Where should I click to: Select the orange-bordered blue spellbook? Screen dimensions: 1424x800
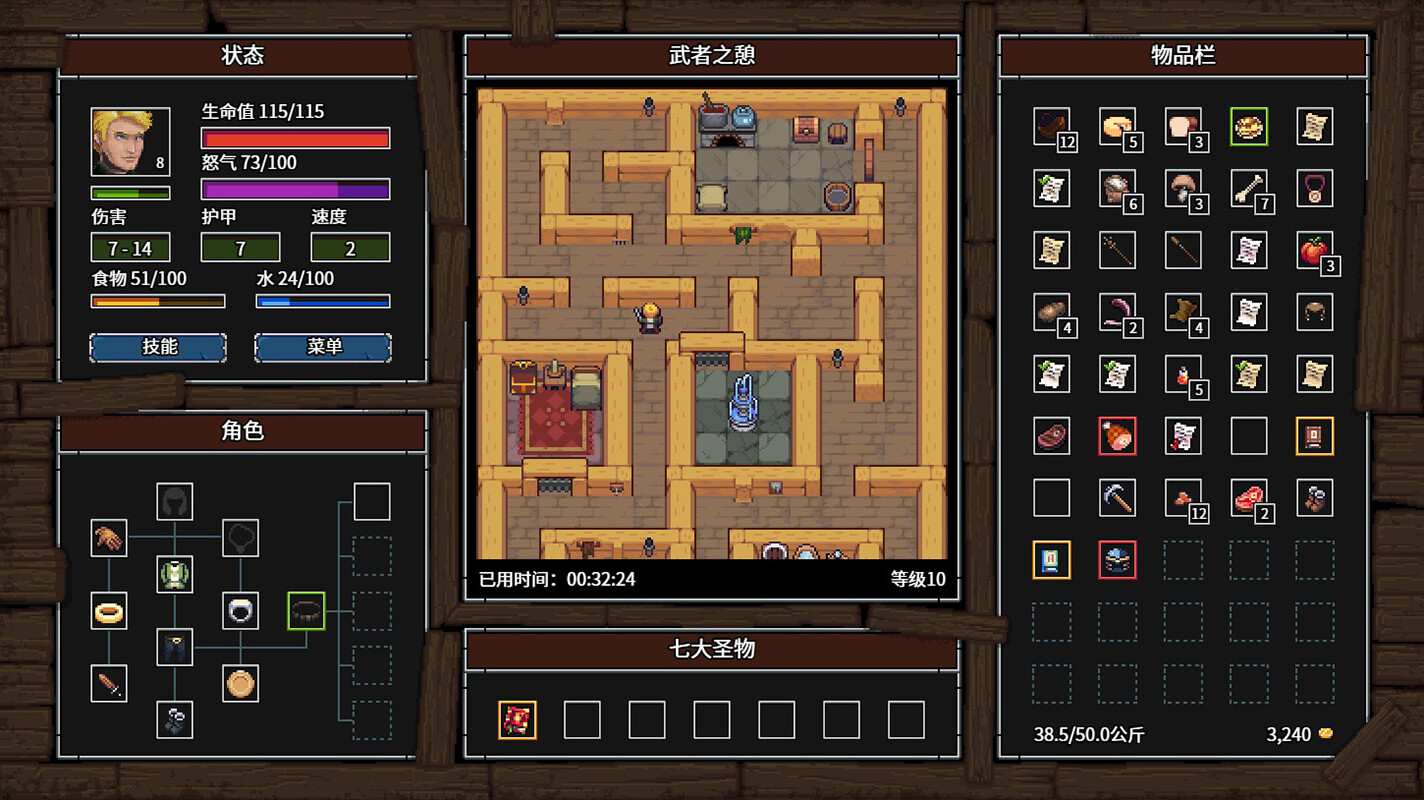point(1052,560)
